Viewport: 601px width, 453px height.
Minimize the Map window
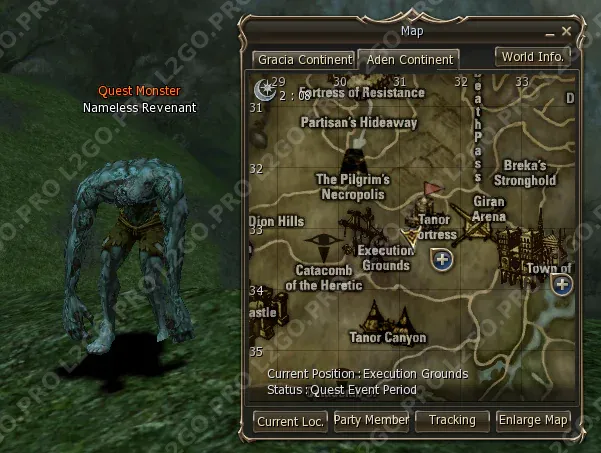[x=548, y=32]
